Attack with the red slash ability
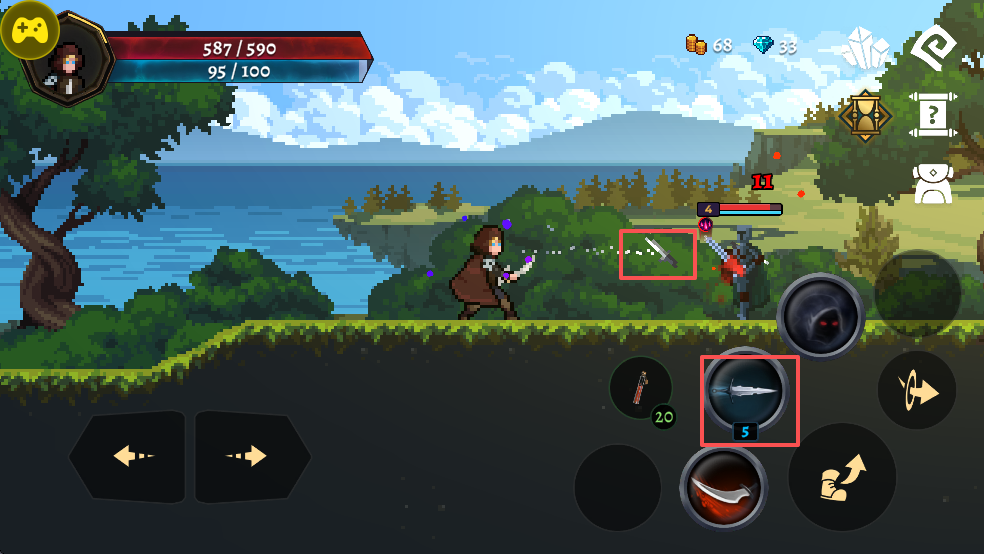The image size is (984, 554). [x=722, y=488]
